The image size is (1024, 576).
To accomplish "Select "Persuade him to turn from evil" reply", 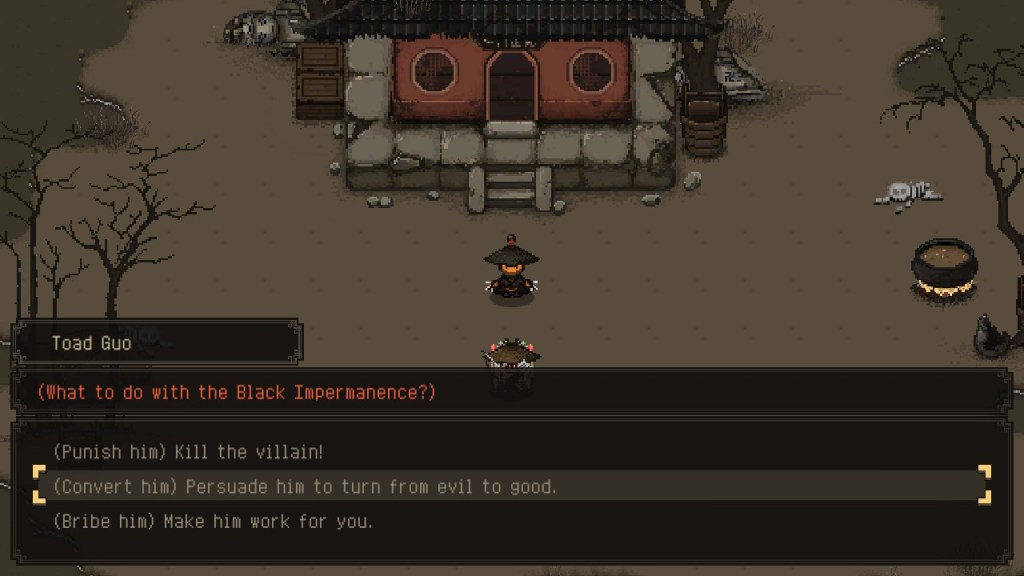I will [305, 487].
